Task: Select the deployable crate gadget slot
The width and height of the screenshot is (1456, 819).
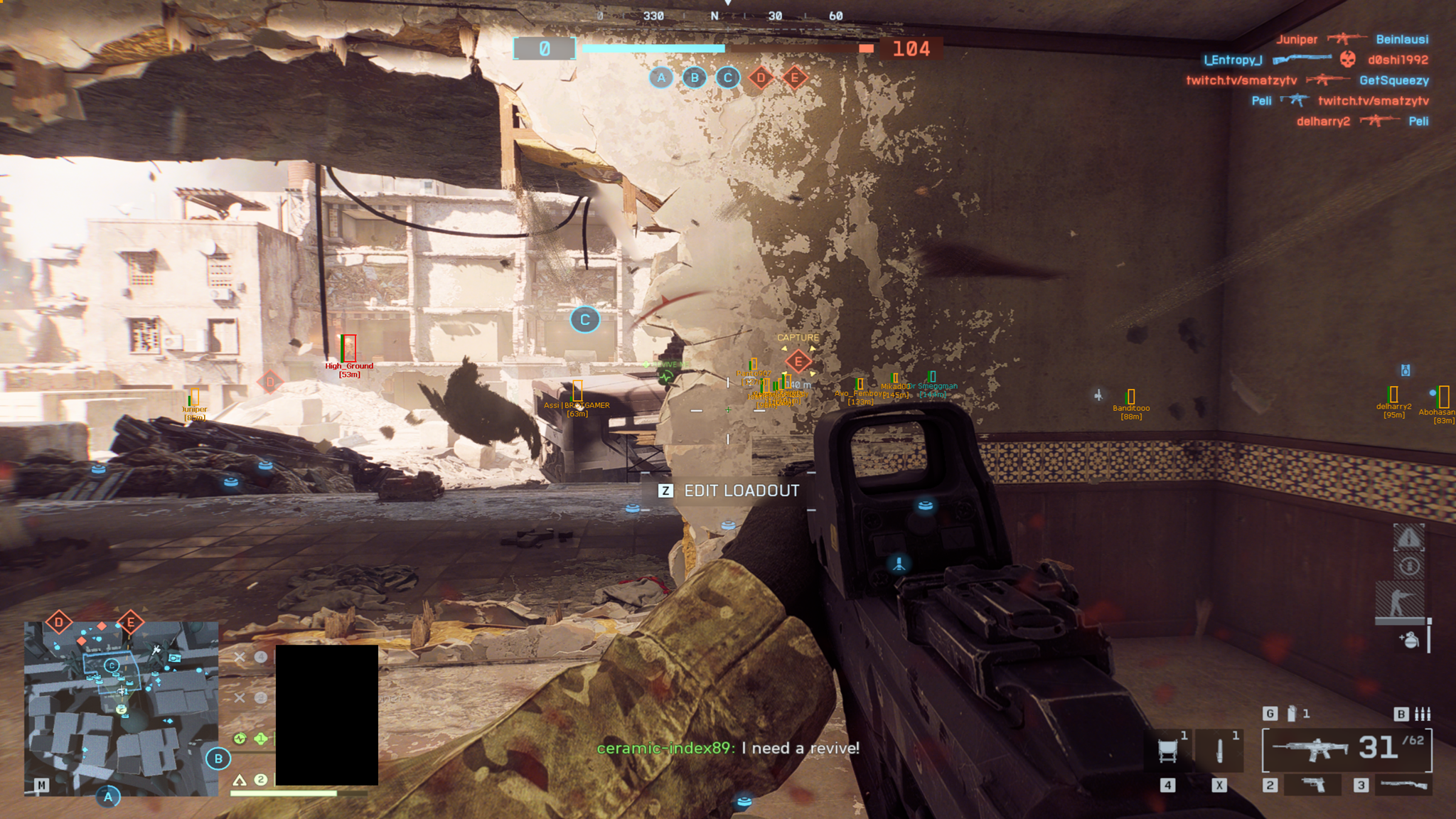Action: (x=1168, y=750)
